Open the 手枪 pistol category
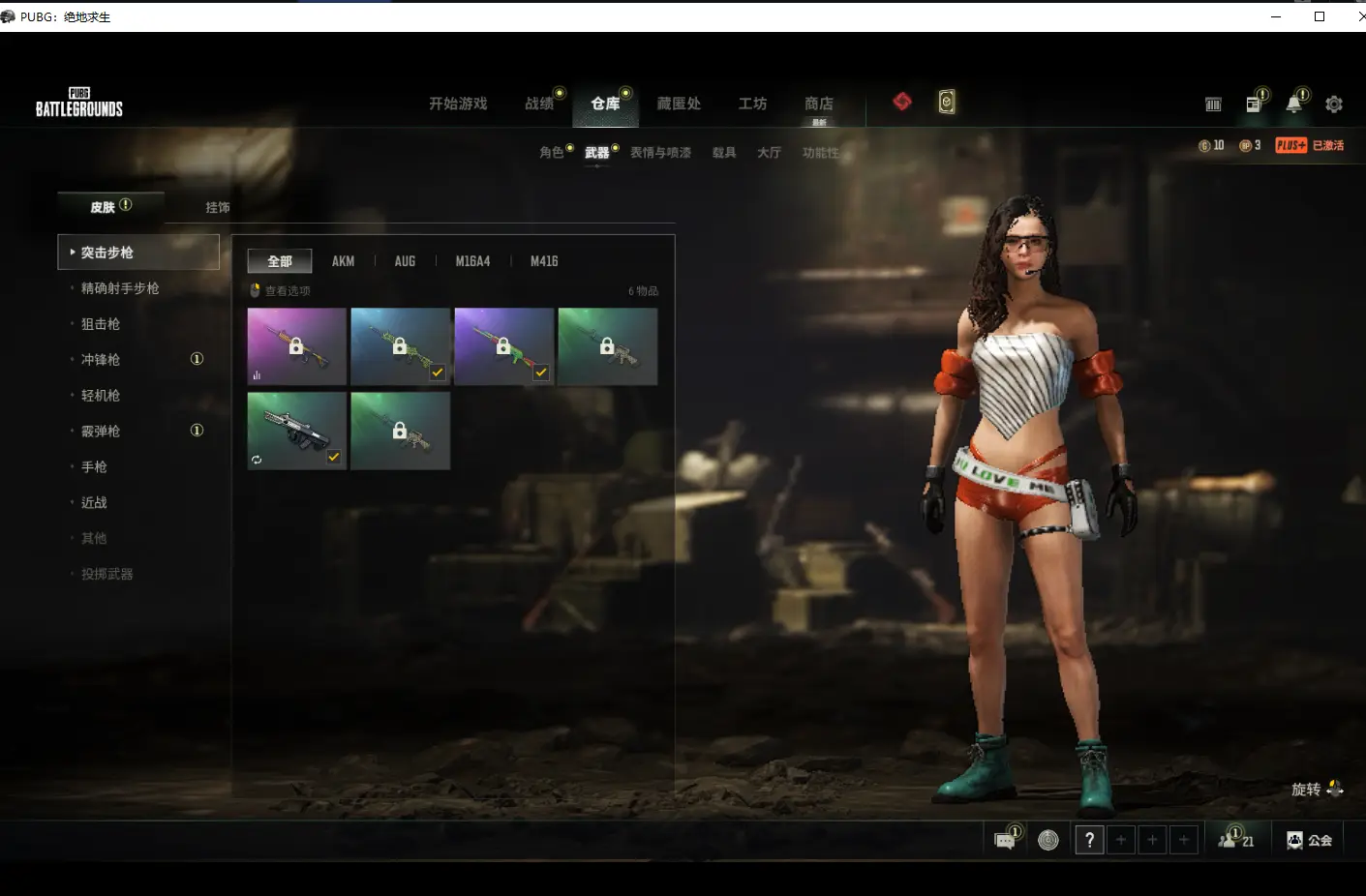The height and width of the screenshot is (896, 1366). (x=94, y=467)
